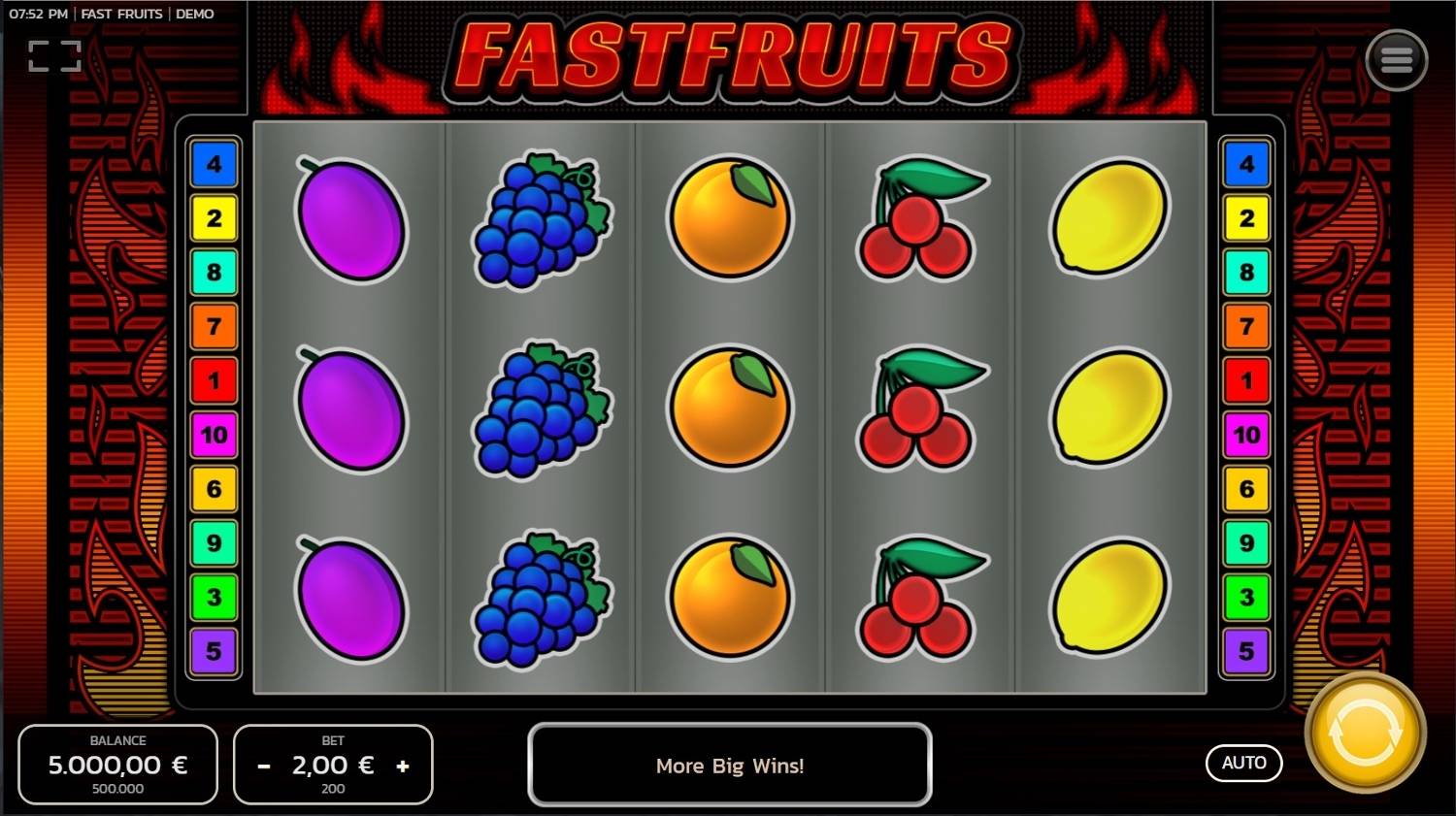The image size is (1456, 816).
Task: Select payline 10 on the right panel
Action: [x=1245, y=436]
